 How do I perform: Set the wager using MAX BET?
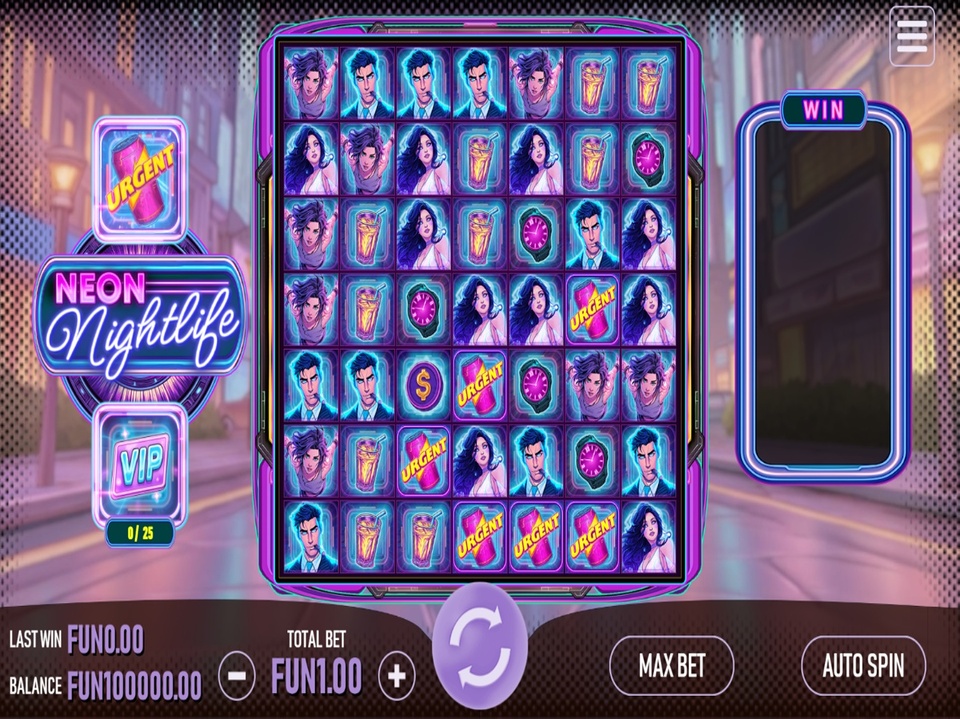(x=671, y=666)
